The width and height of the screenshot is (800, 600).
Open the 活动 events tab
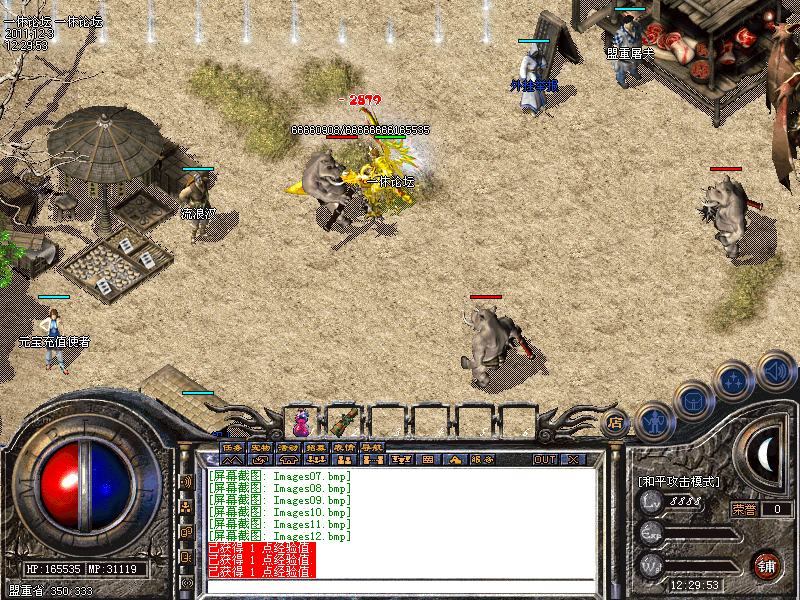point(288,447)
